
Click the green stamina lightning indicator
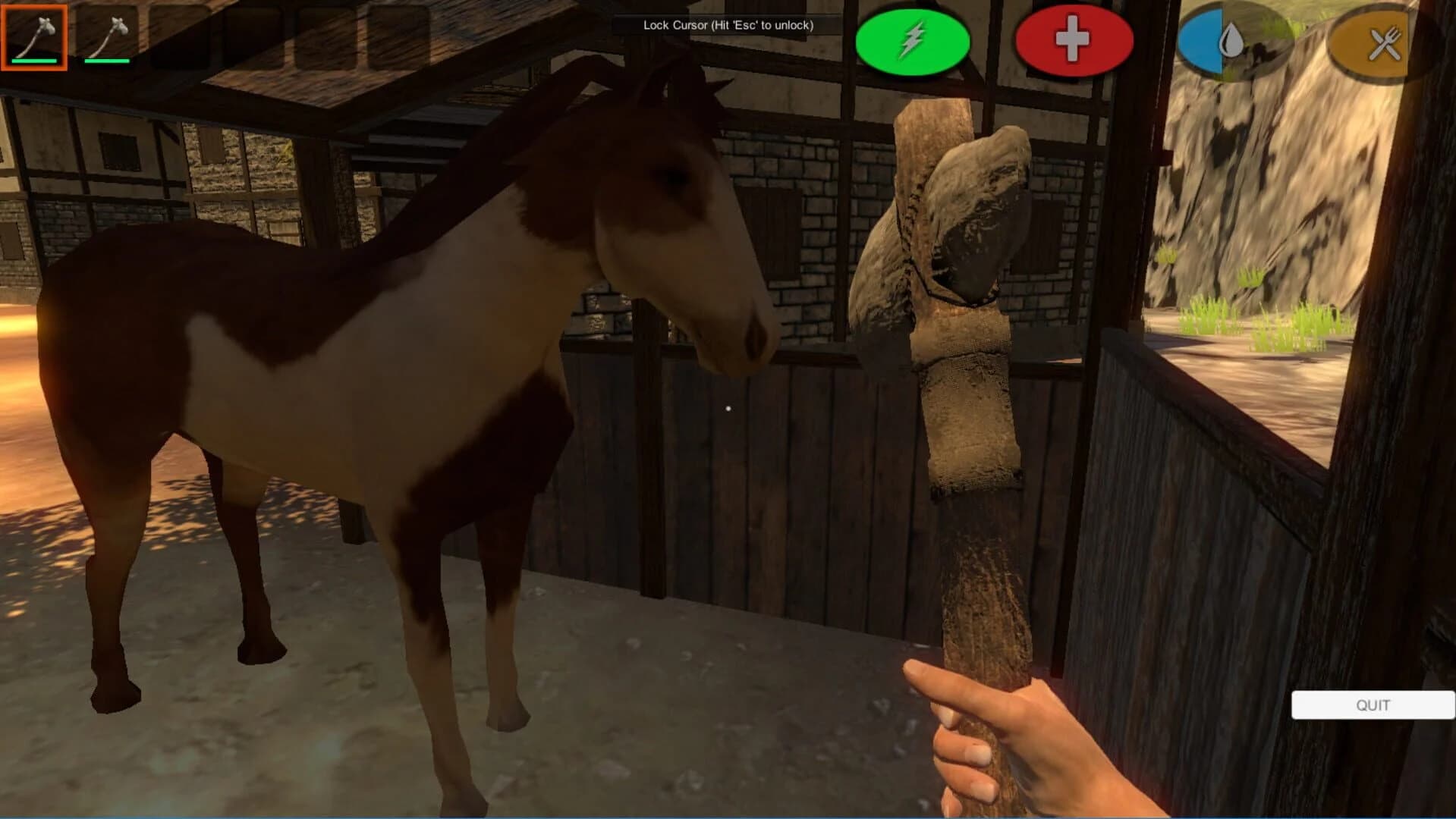click(914, 42)
